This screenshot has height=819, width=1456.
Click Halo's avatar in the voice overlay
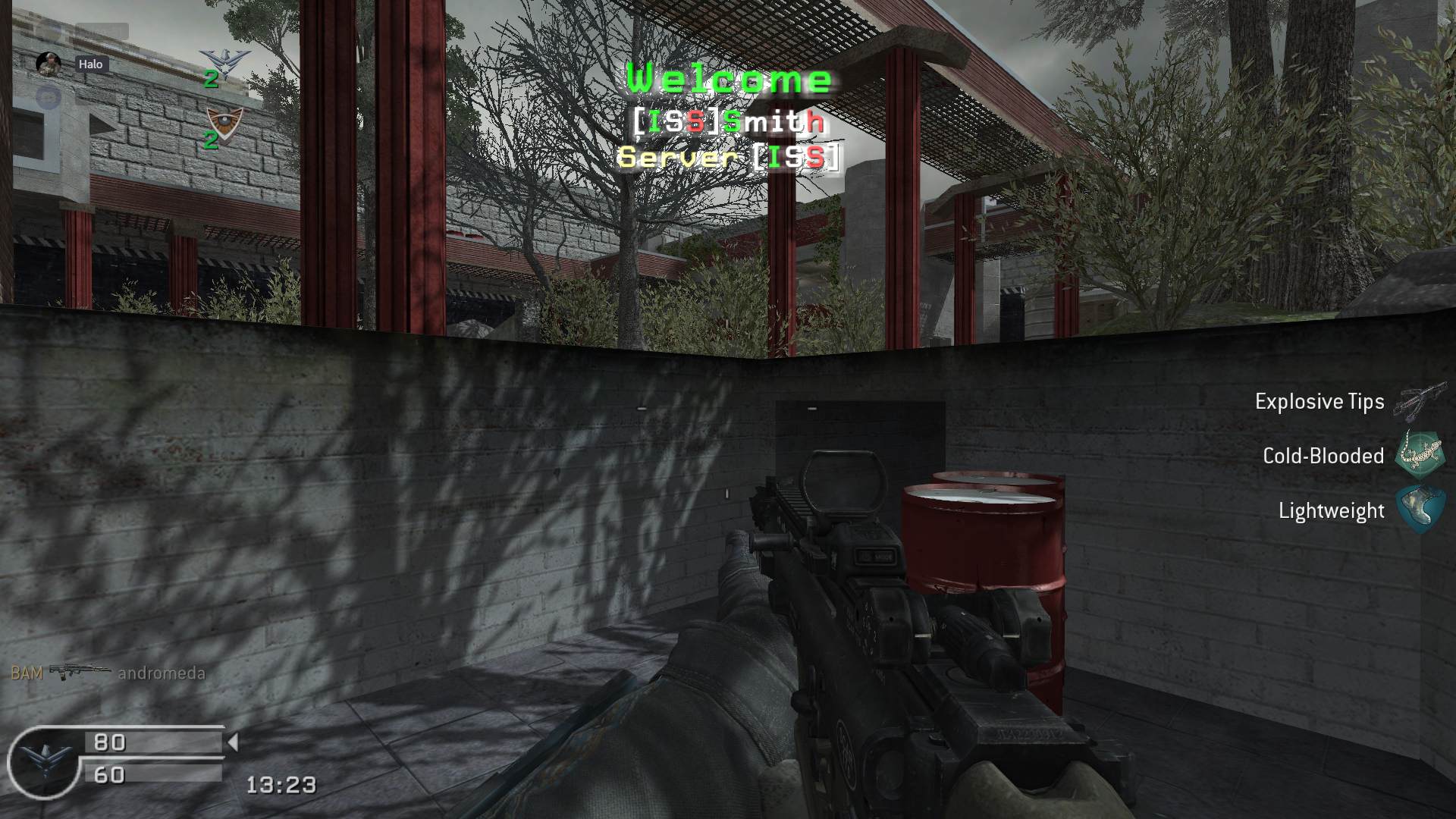pyautogui.click(x=49, y=64)
